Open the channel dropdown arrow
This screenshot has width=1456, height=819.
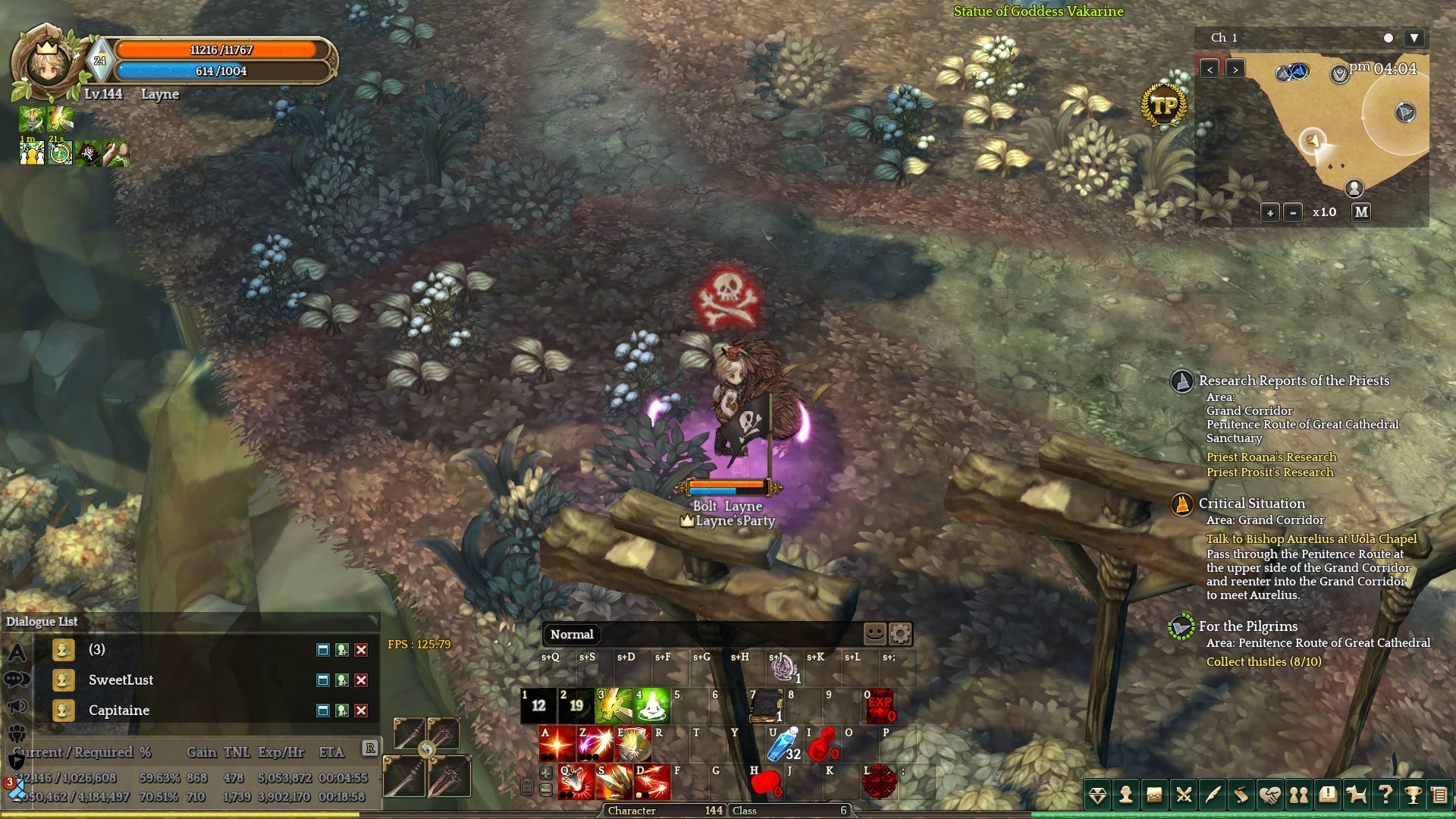(x=1414, y=38)
